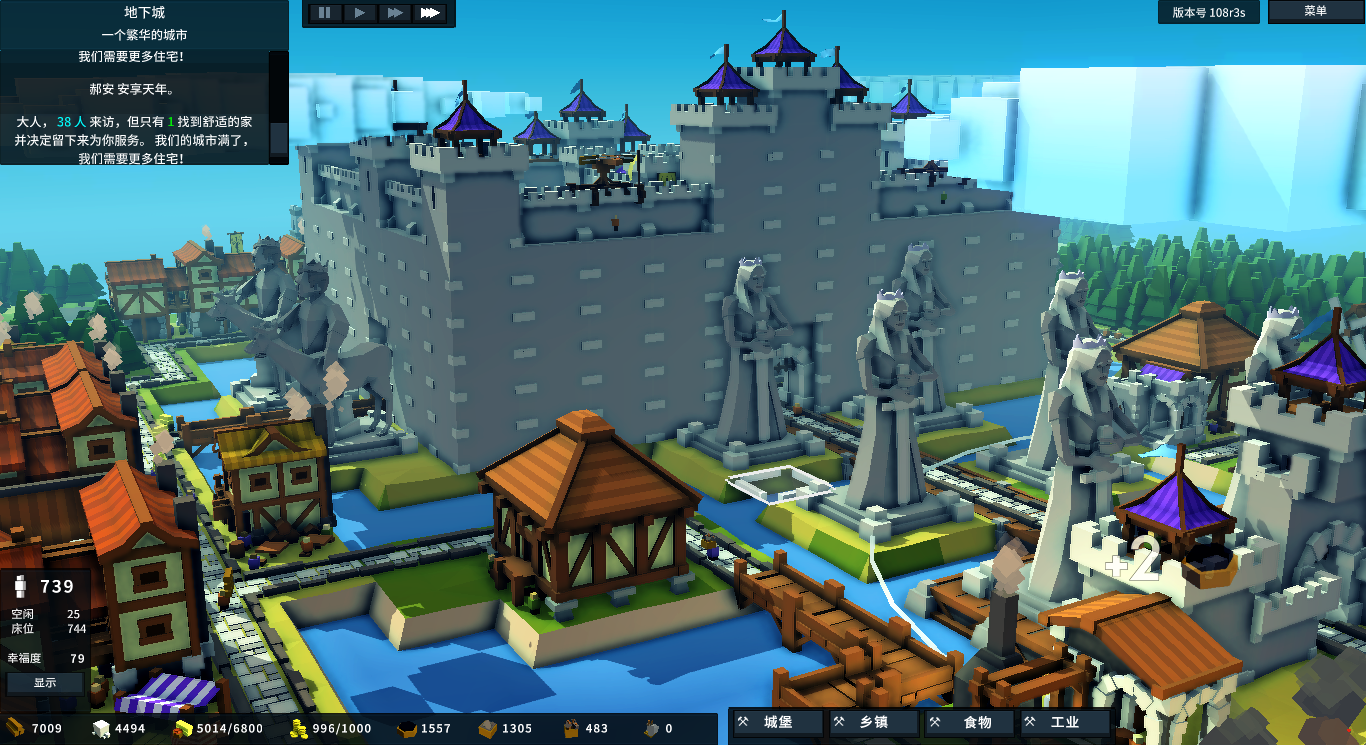Resume normal game speed

click(359, 14)
